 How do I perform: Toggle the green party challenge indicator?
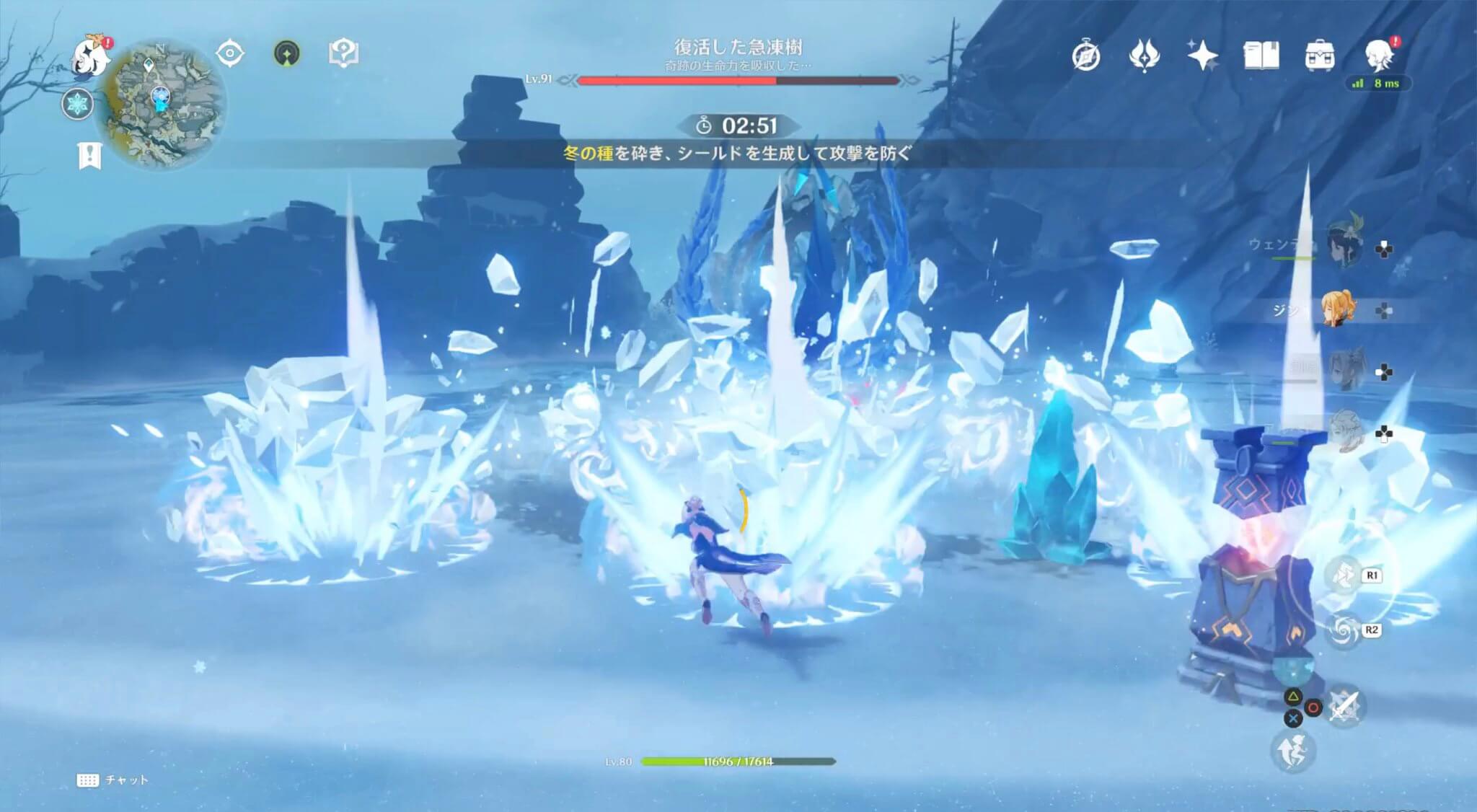286,51
